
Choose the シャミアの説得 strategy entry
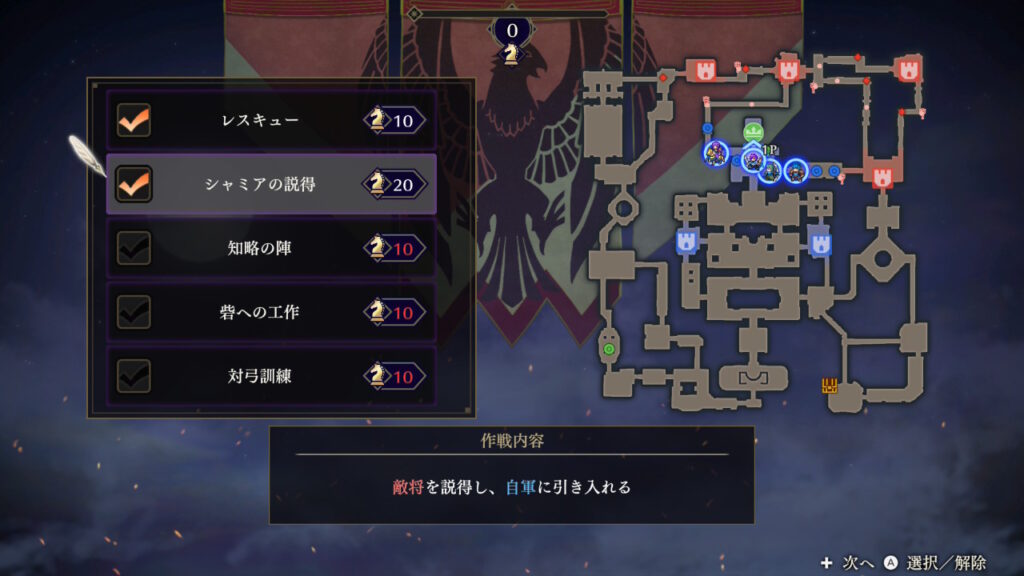(x=270, y=184)
